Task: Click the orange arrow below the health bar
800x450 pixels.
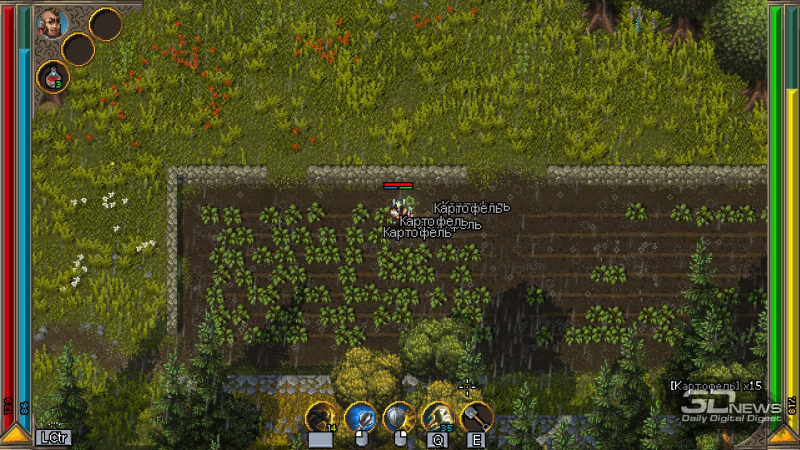Action: 14,435
